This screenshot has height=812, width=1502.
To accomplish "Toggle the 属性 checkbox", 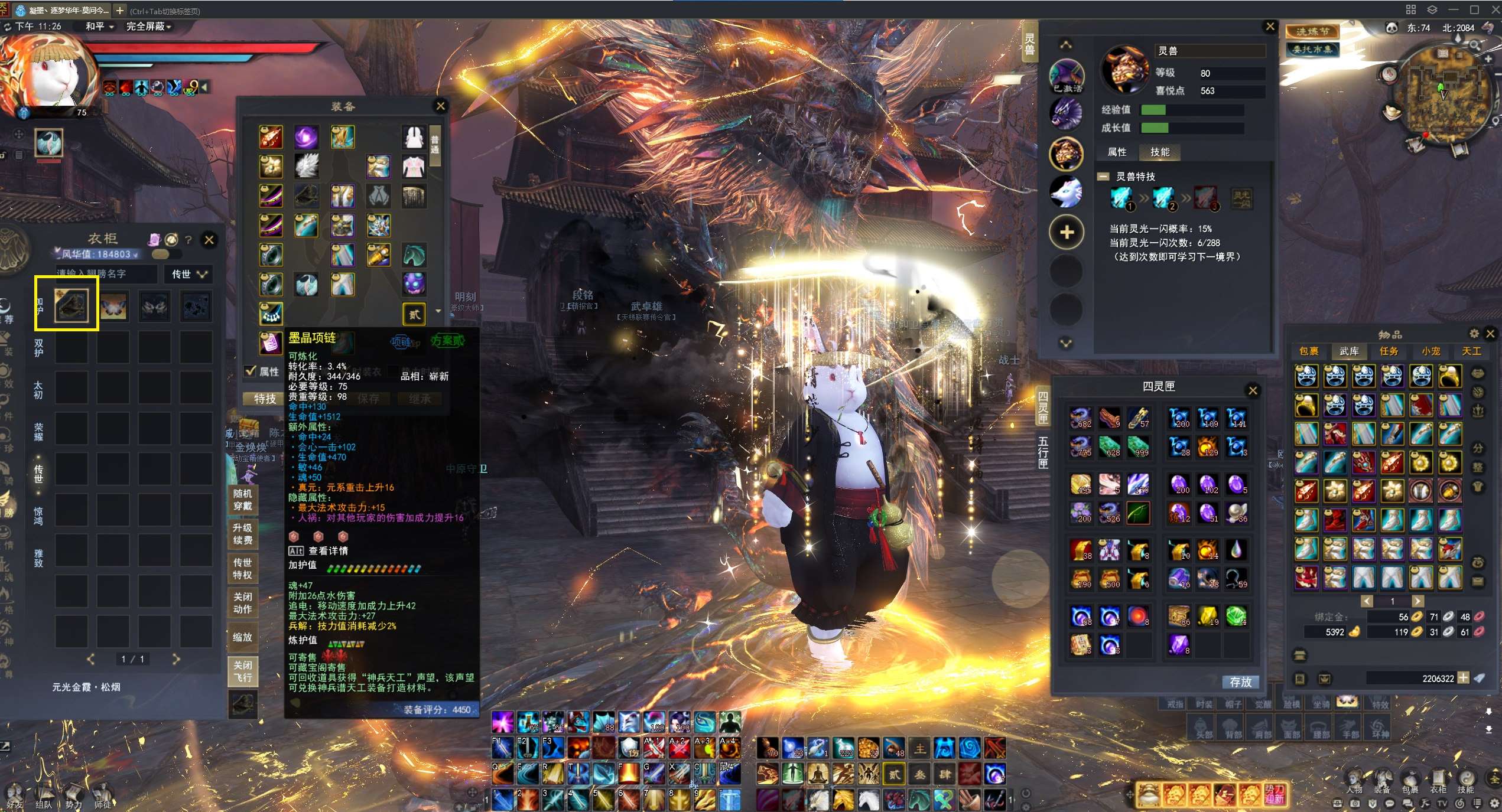I will coord(251,371).
